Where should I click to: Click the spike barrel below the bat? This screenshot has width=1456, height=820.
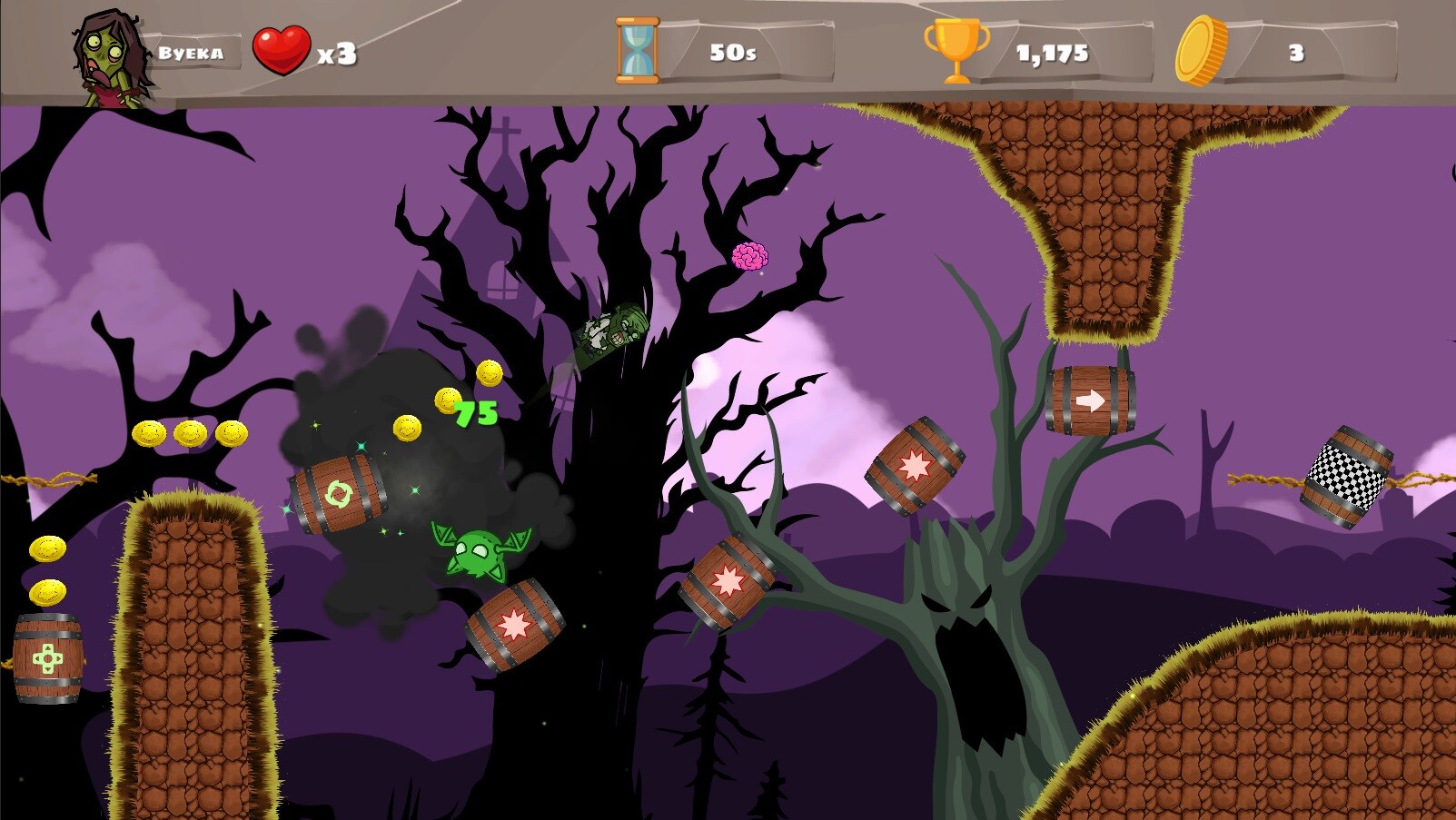(x=516, y=627)
